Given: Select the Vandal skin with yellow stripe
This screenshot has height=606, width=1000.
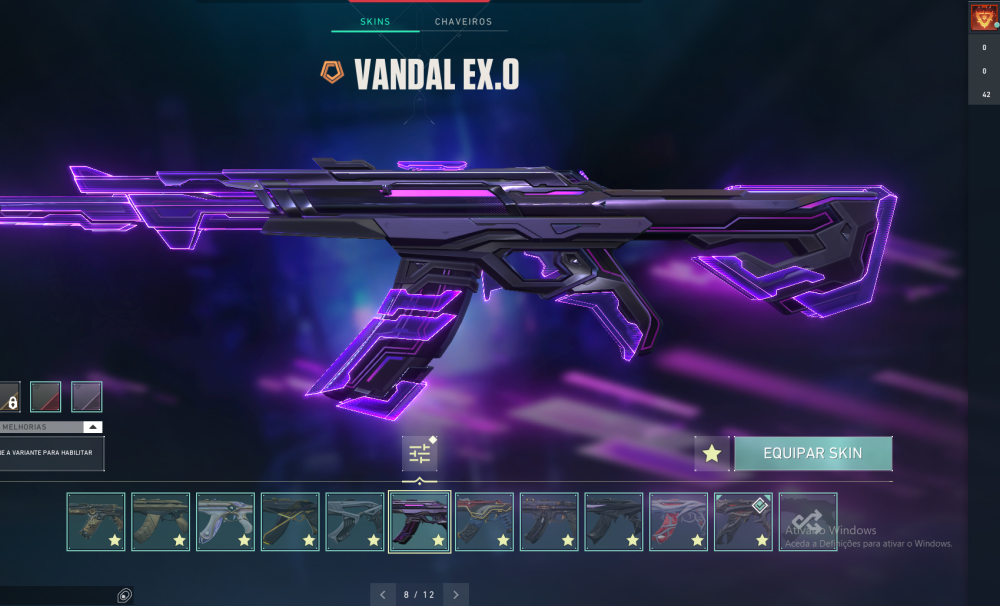Looking at the screenshot, I should coord(290,521).
